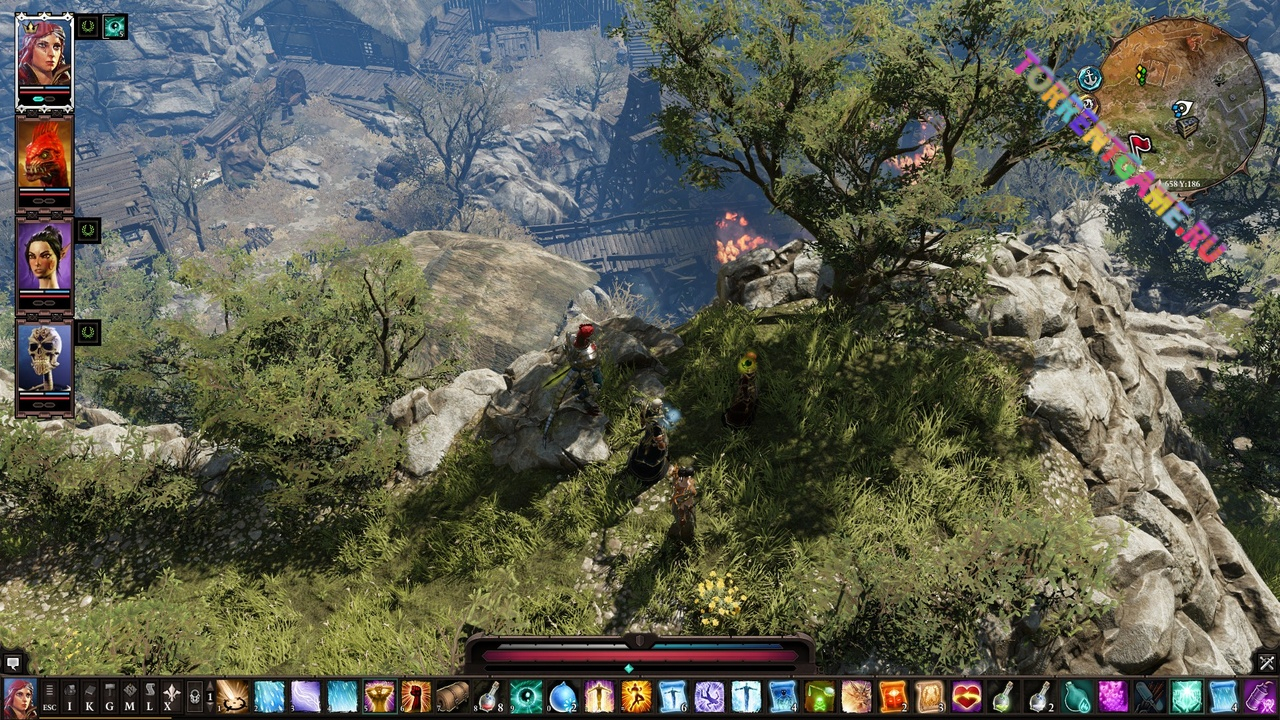1280x720 pixels.
Task: Activate the red heart skill icon
Action: point(966,696)
